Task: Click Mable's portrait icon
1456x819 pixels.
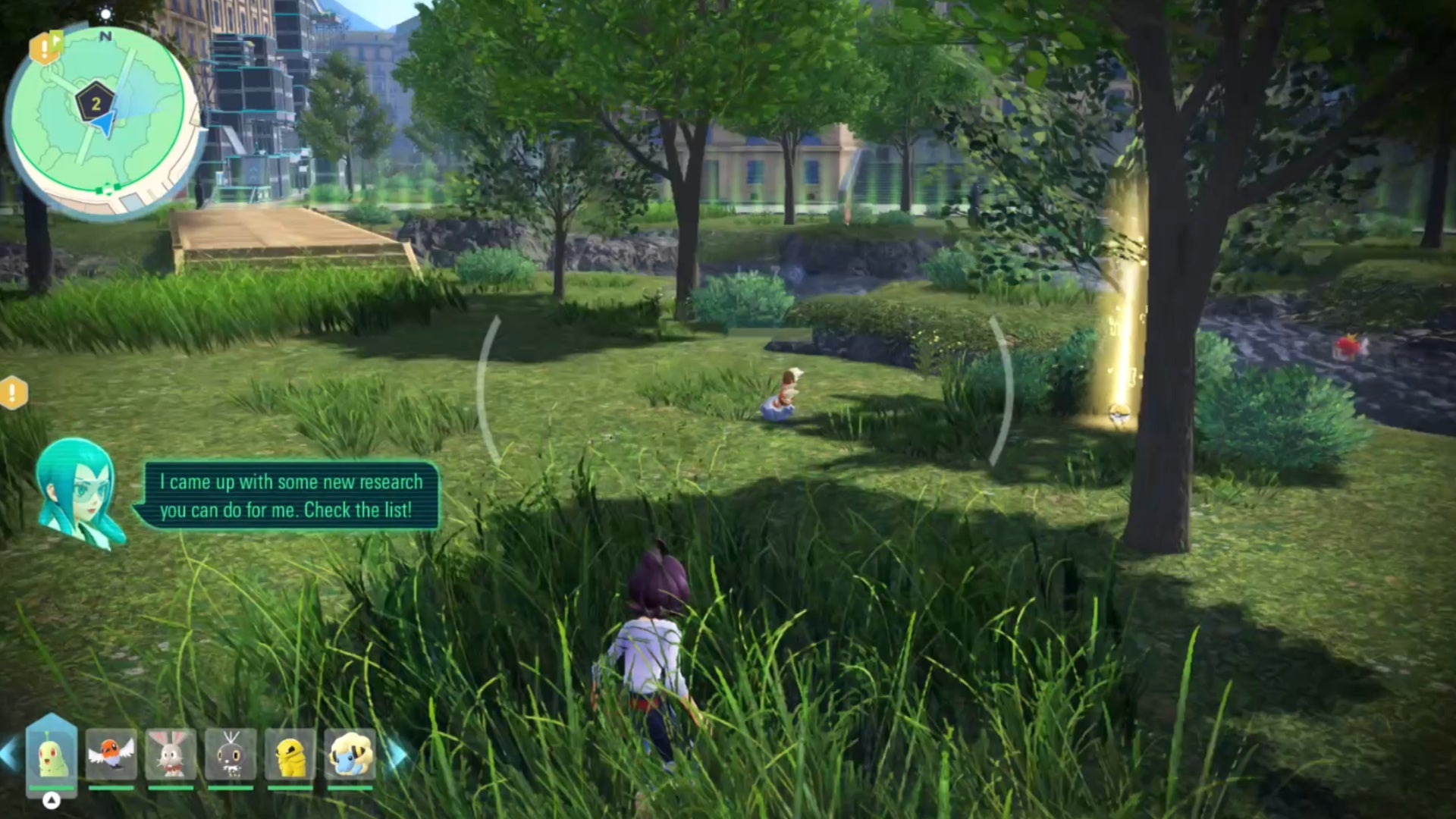Action: coord(77,491)
